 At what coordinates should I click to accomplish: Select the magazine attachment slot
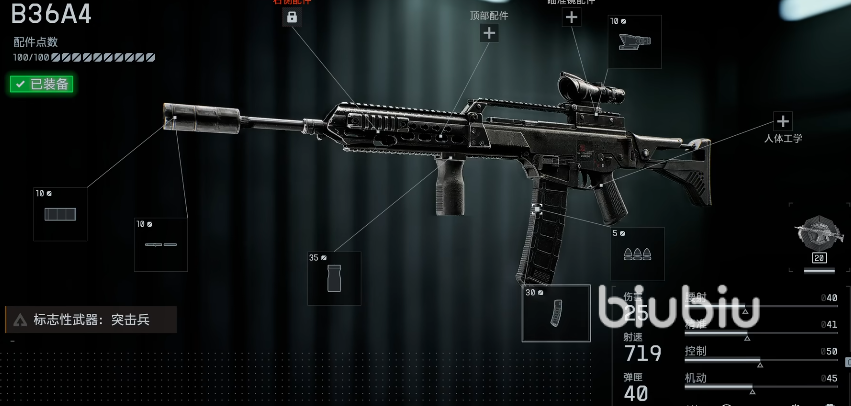click(x=556, y=313)
